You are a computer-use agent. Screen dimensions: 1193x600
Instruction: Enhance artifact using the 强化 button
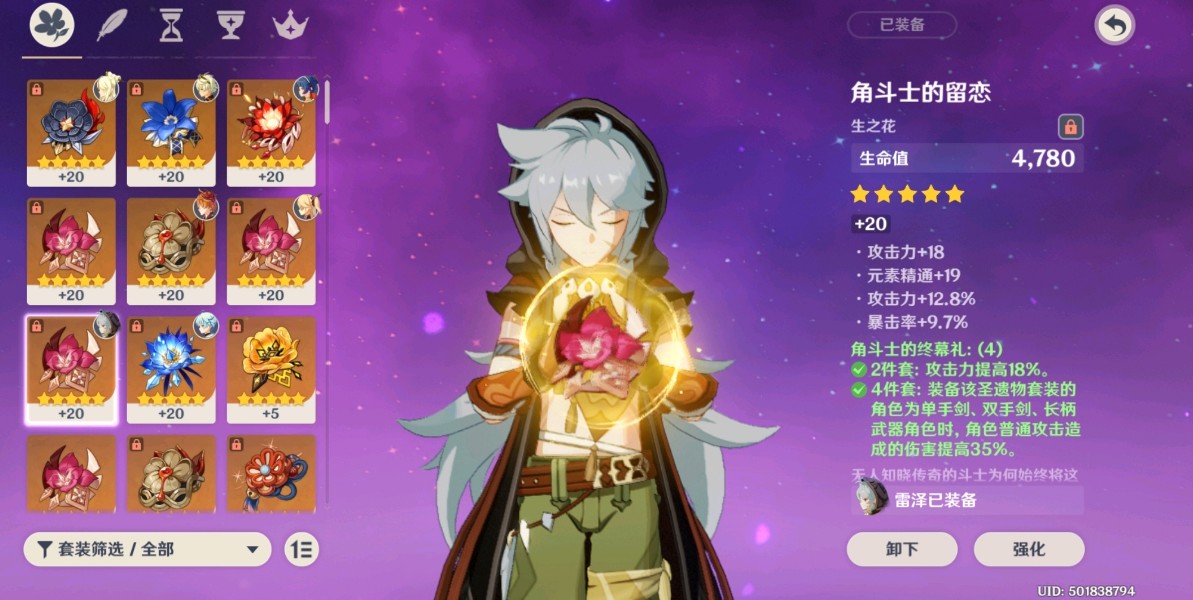tap(1029, 549)
